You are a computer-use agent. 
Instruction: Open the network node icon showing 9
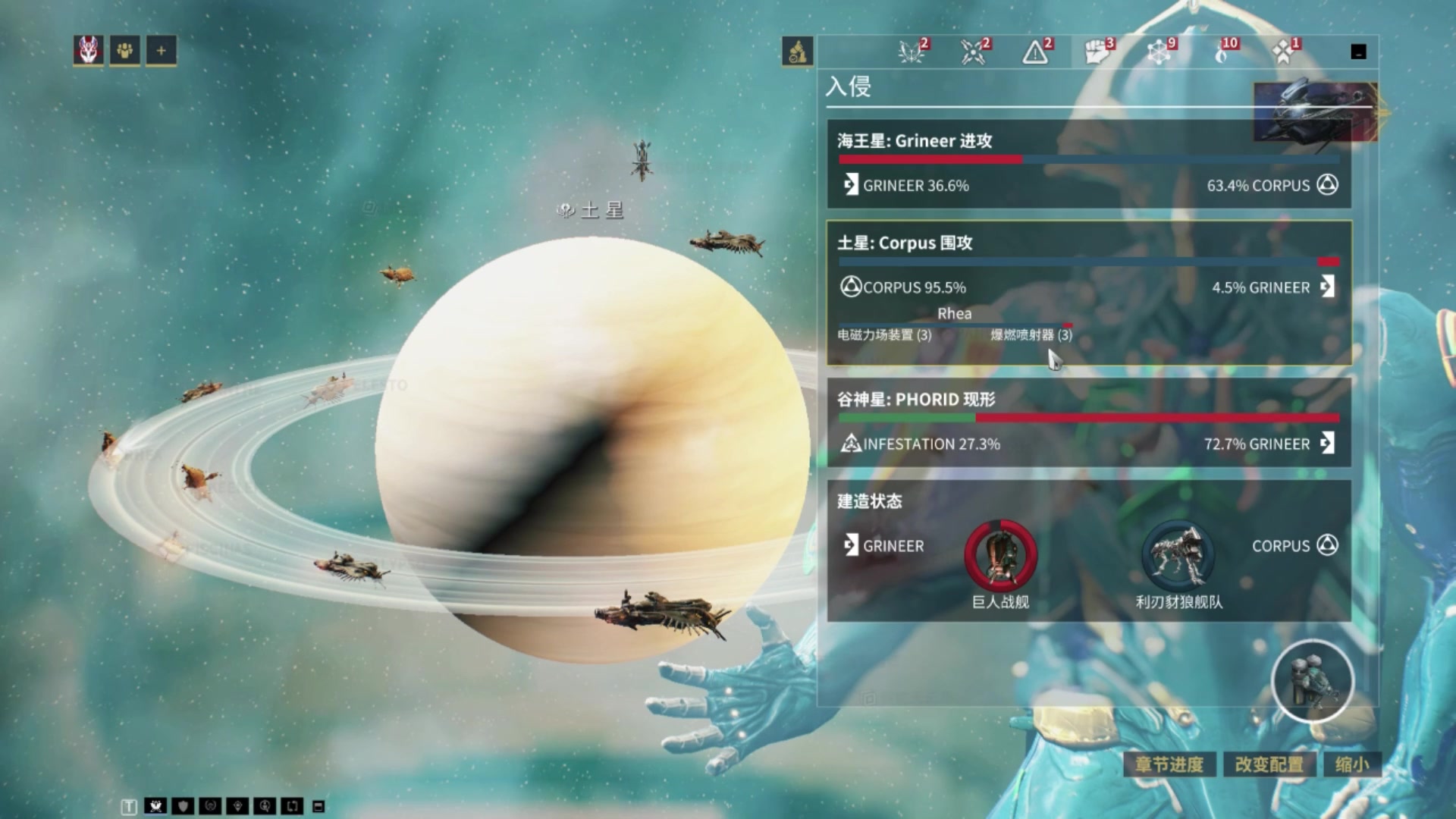pyautogui.click(x=1159, y=52)
